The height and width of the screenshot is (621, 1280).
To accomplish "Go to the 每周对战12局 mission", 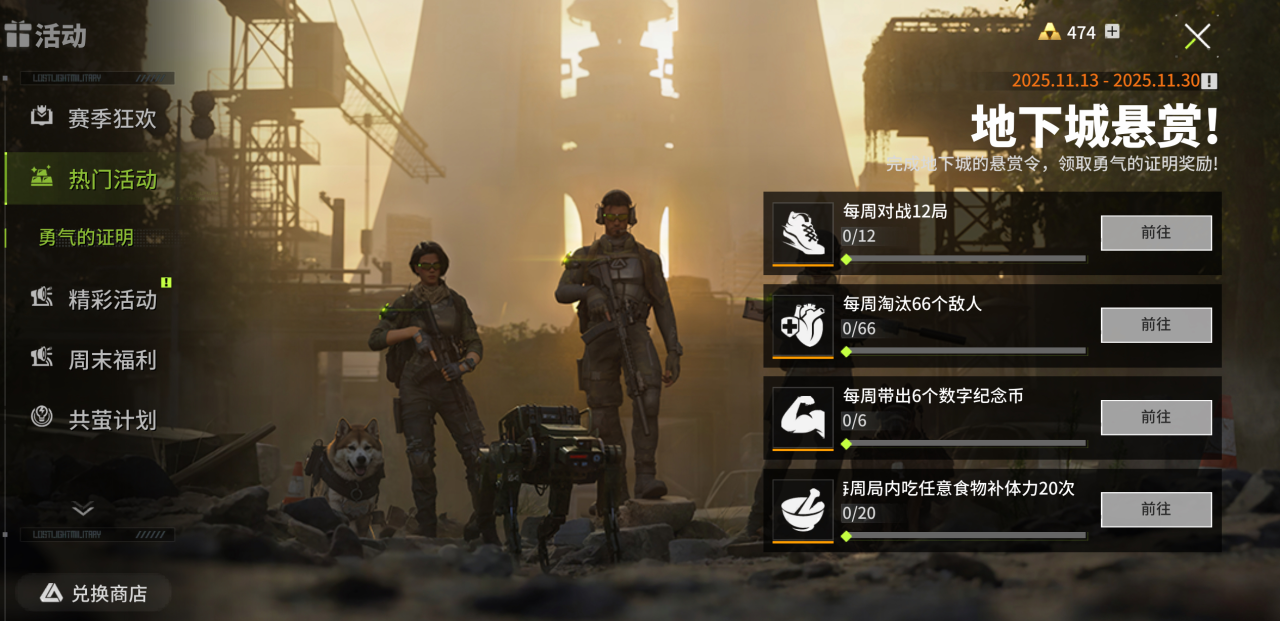I will (x=1156, y=233).
